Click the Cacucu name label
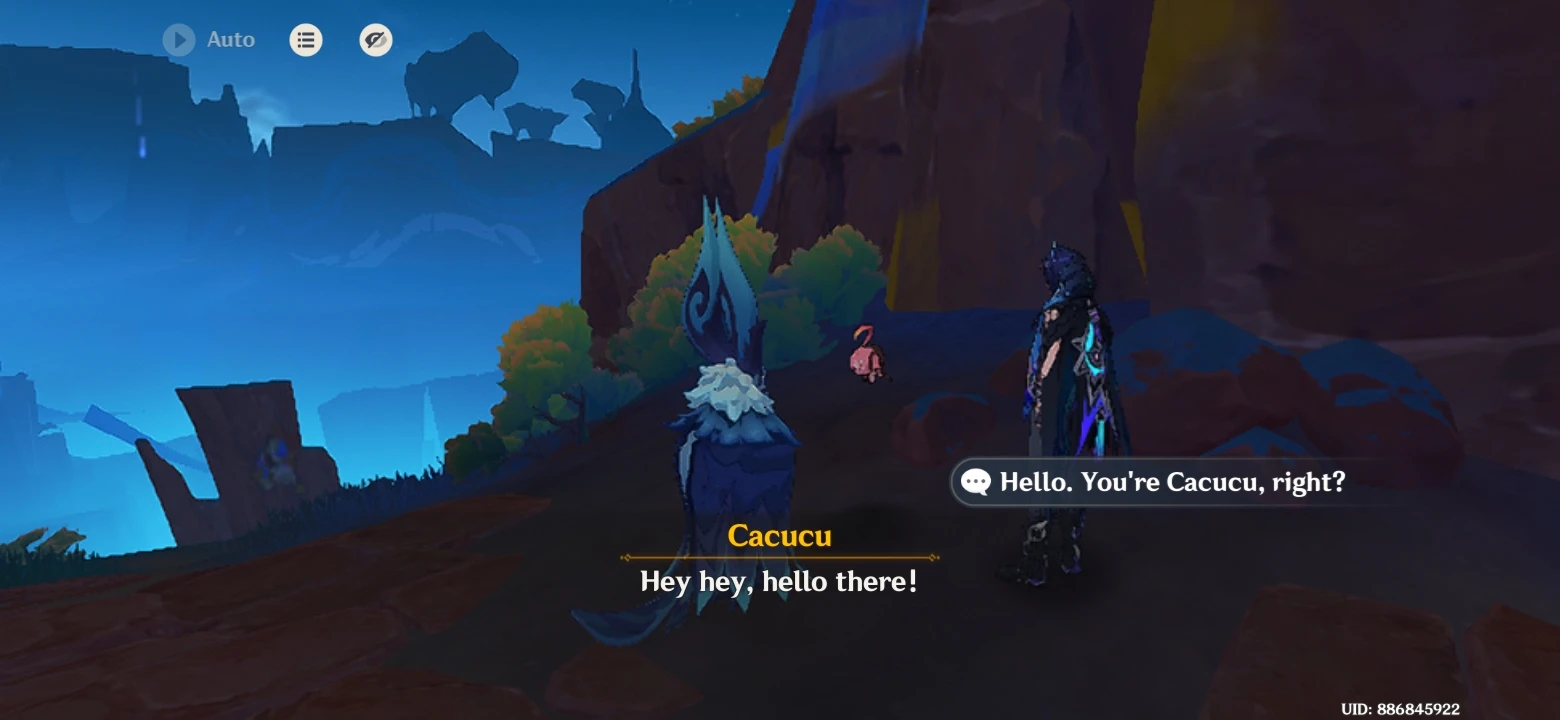The height and width of the screenshot is (720, 1560). pos(780,537)
